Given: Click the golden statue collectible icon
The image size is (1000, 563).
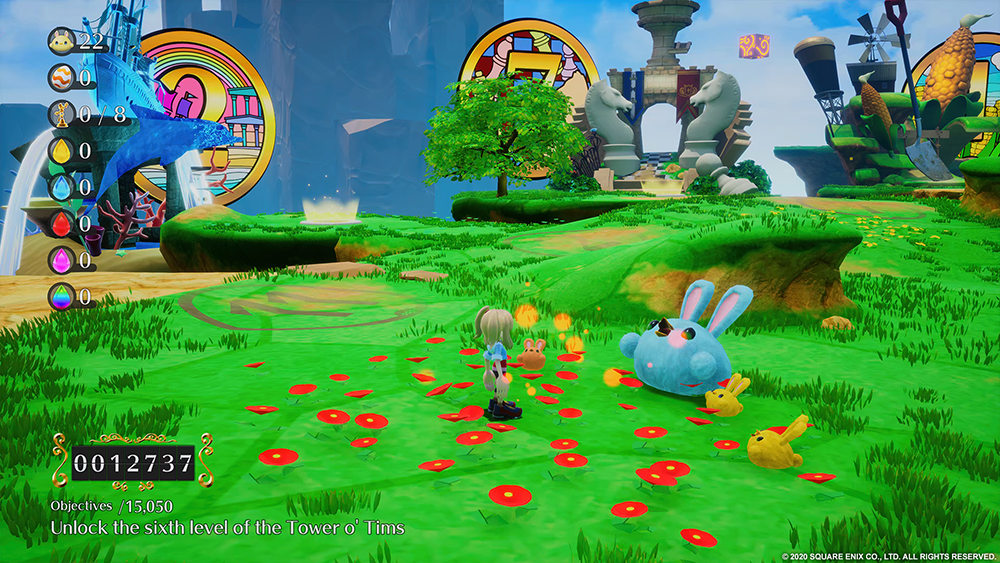Looking at the screenshot, I should point(62,114).
